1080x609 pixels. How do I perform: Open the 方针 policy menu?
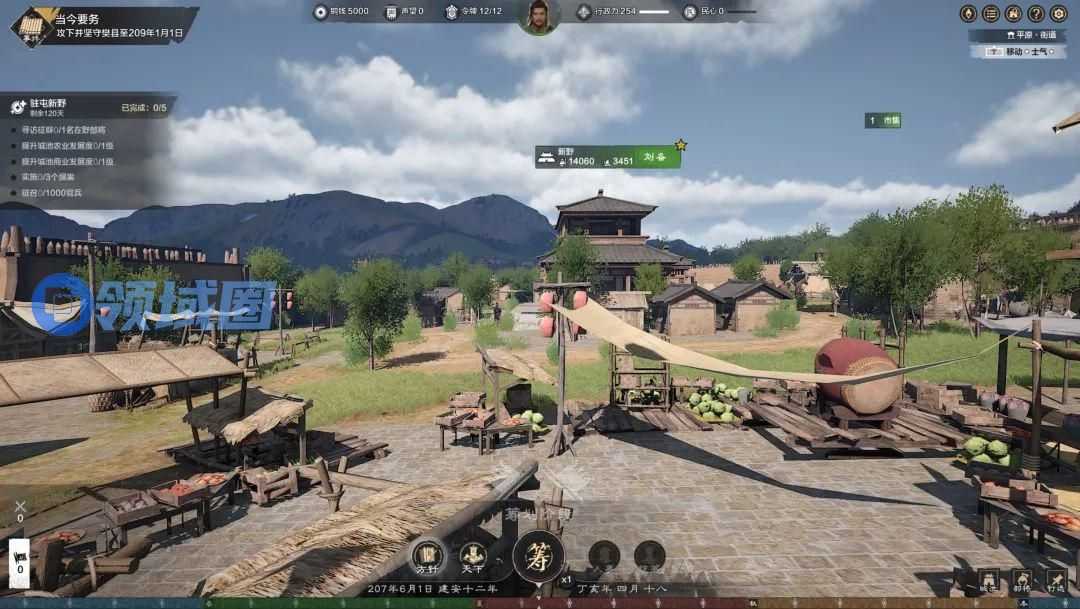pyautogui.click(x=427, y=554)
